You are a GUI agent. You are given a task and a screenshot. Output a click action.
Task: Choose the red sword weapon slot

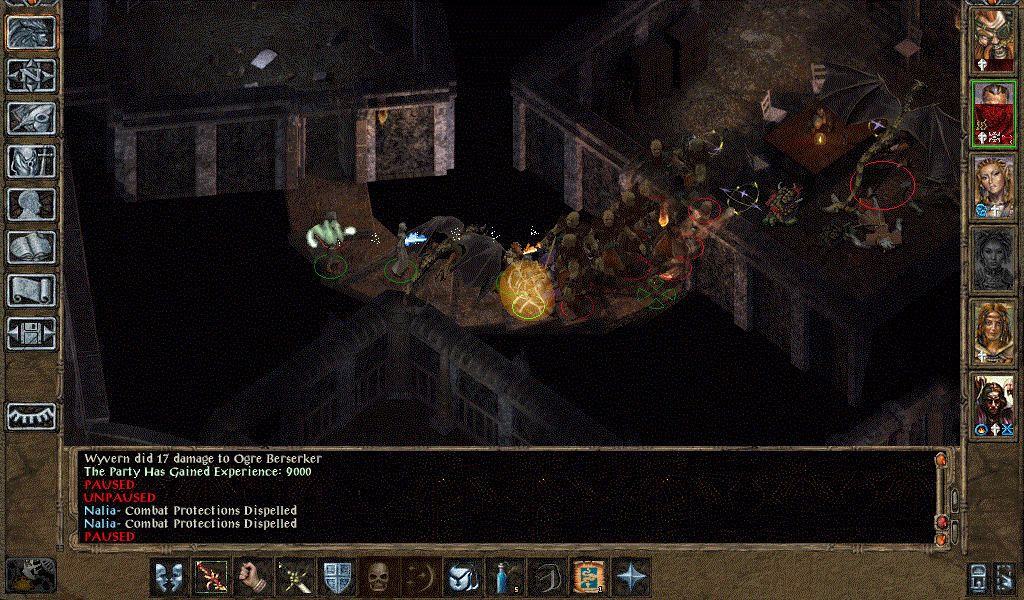point(211,577)
